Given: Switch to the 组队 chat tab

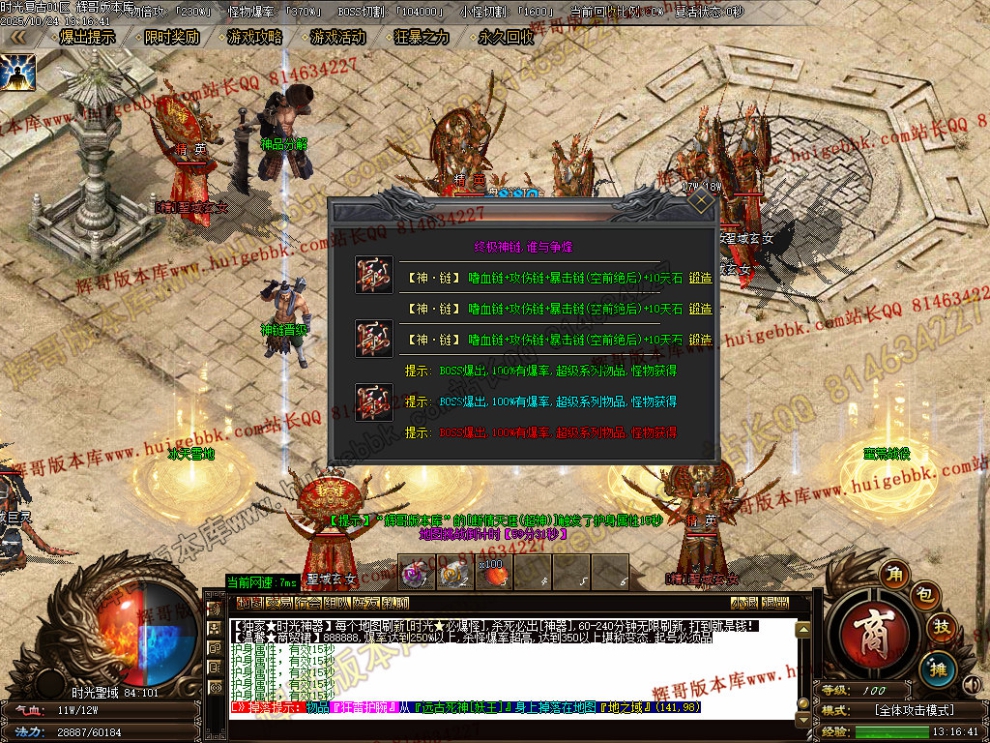Looking at the screenshot, I should (337, 603).
